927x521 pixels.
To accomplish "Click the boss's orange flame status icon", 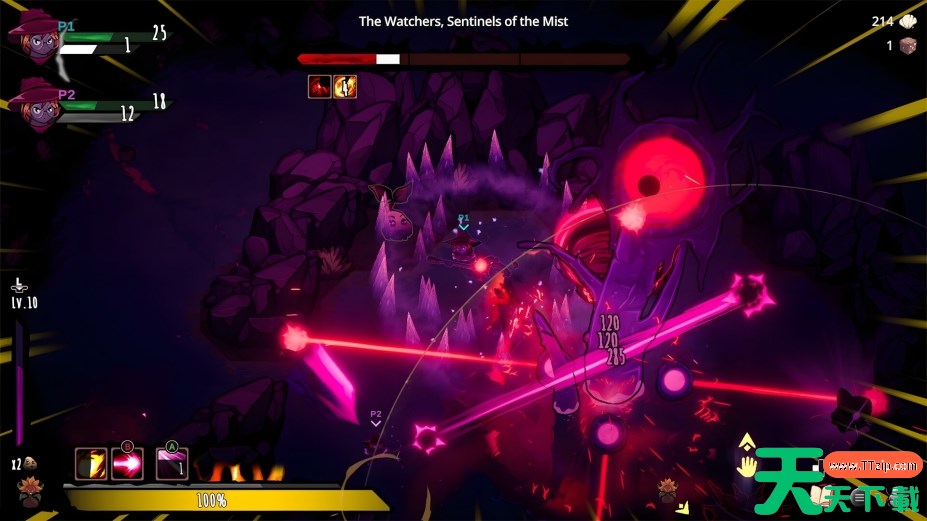I will coord(345,86).
